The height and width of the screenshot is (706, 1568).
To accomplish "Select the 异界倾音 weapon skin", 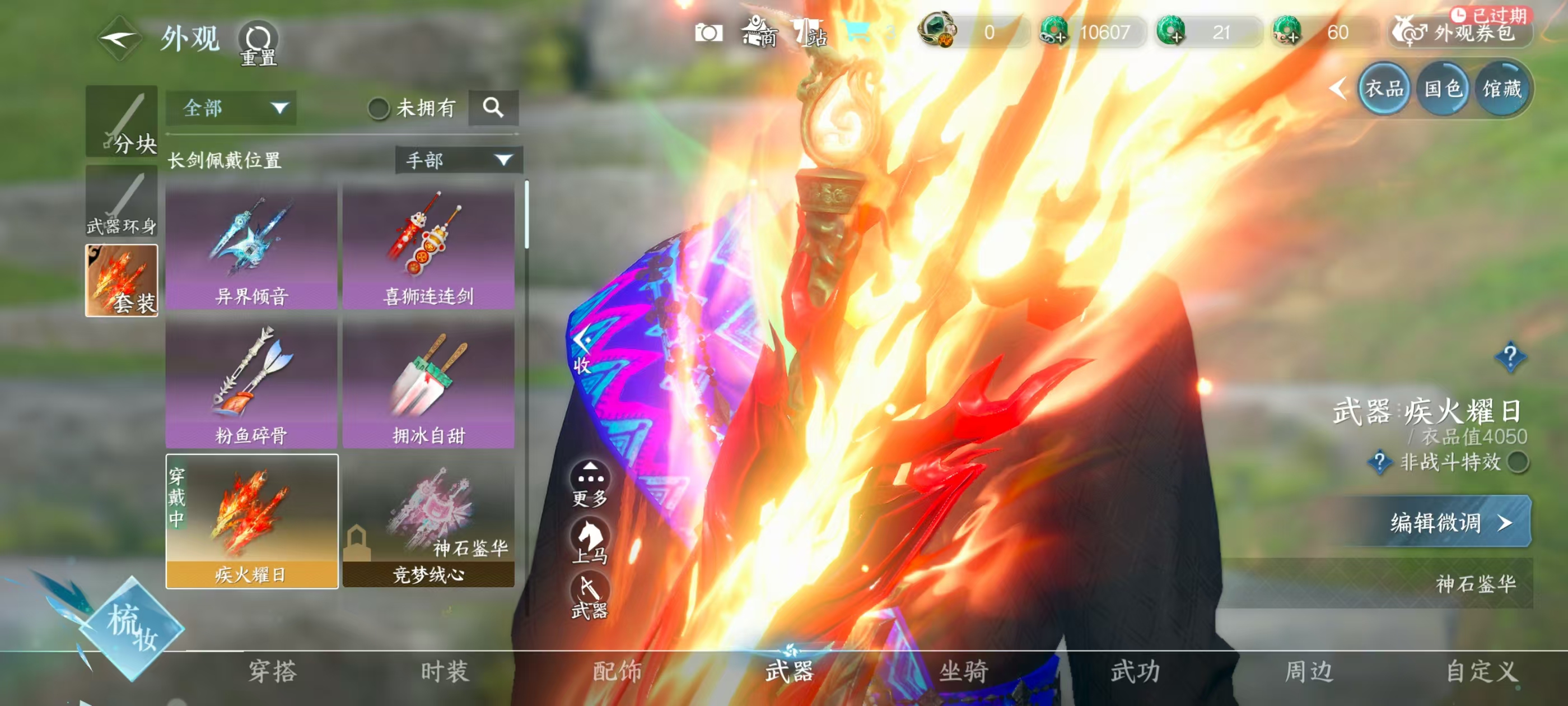I will point(251,247).
